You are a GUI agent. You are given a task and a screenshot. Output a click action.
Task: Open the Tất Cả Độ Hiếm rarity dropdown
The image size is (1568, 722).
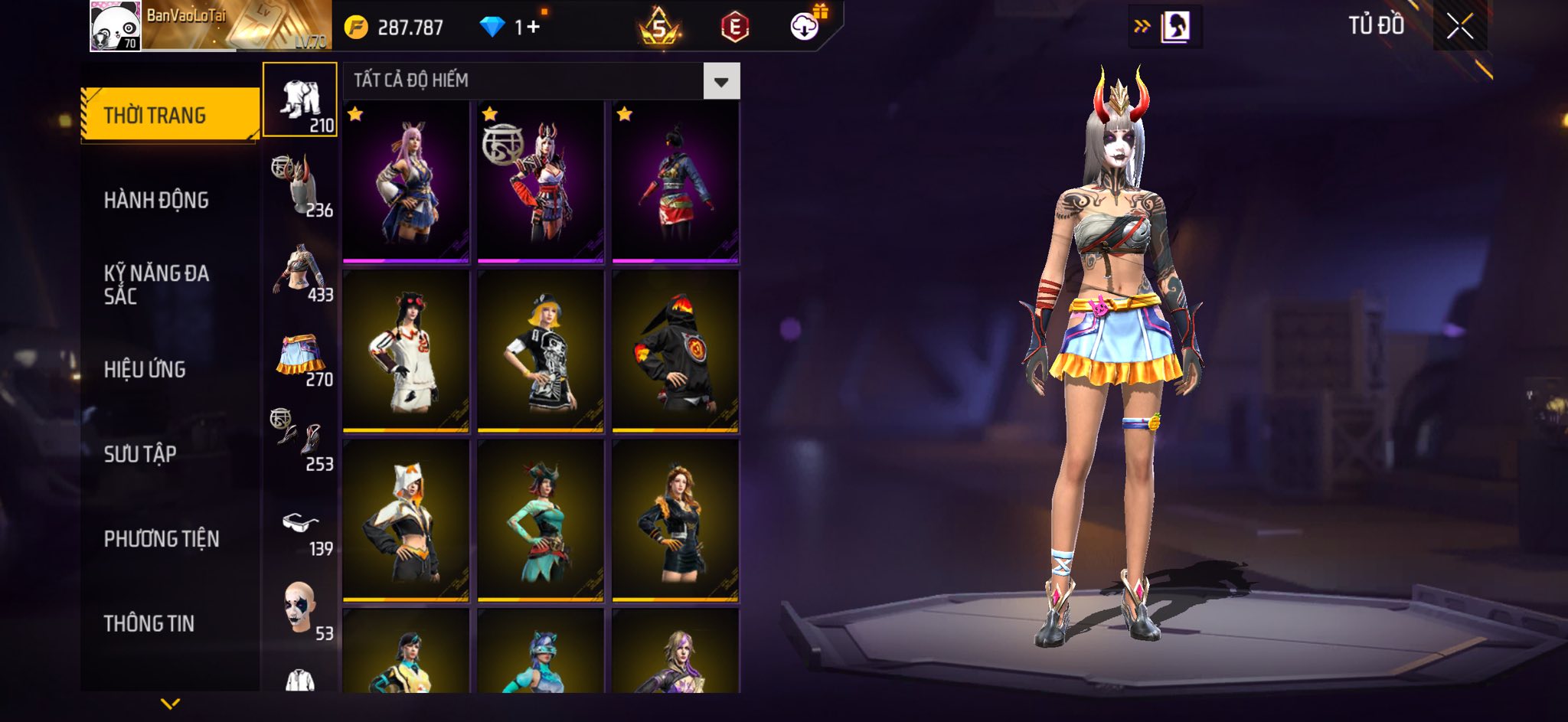coord(721,81)
